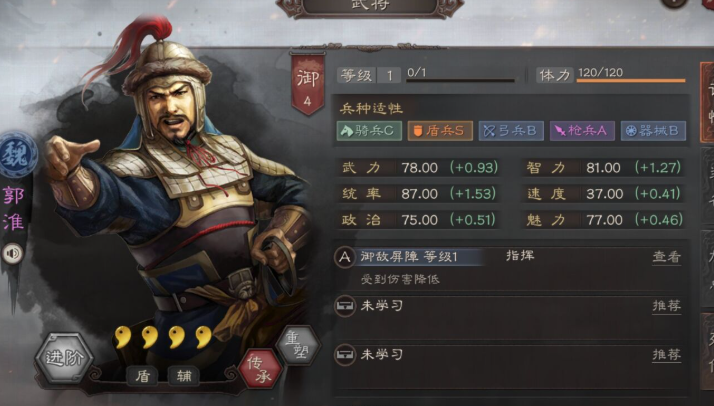Inspect the 弓兵B archer aptitude tag
The image size is (714, 406).
coord(510,130)
